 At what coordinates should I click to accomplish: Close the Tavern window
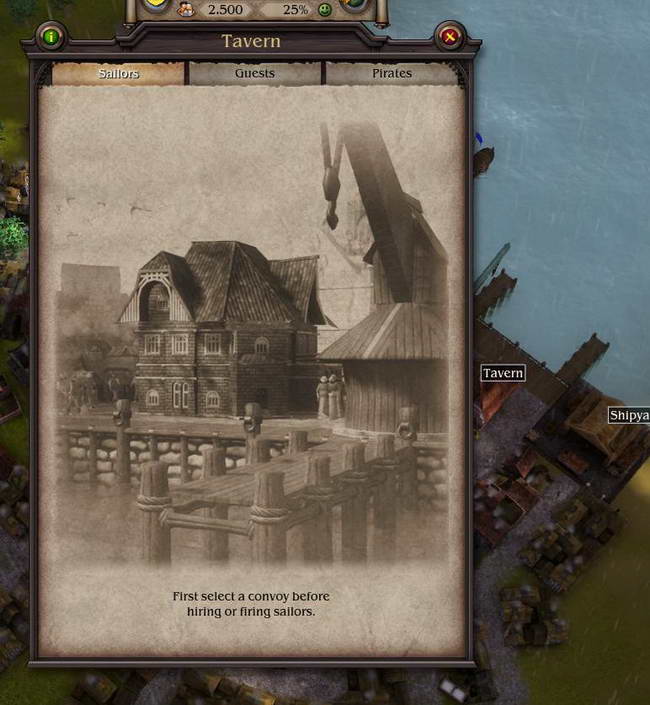(x=449, y=38)
